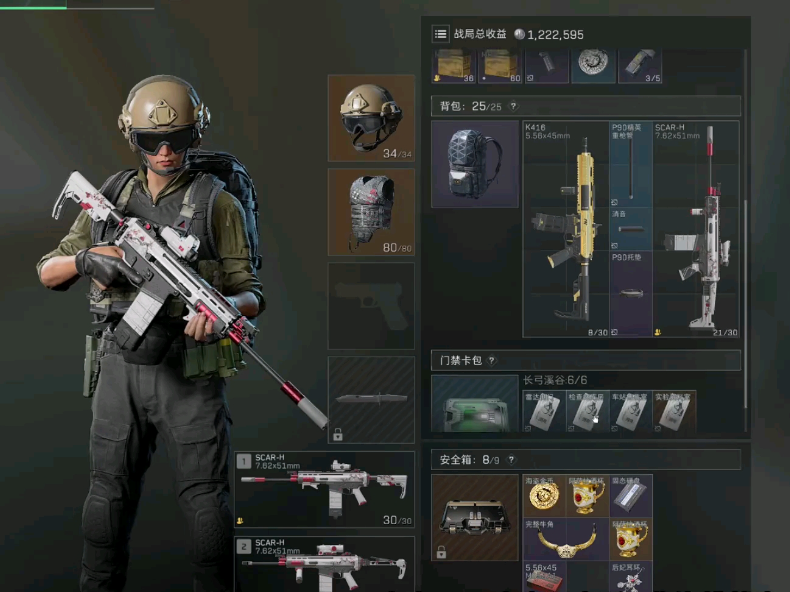Select the suppressor item in backpack

tap(631, 229)
